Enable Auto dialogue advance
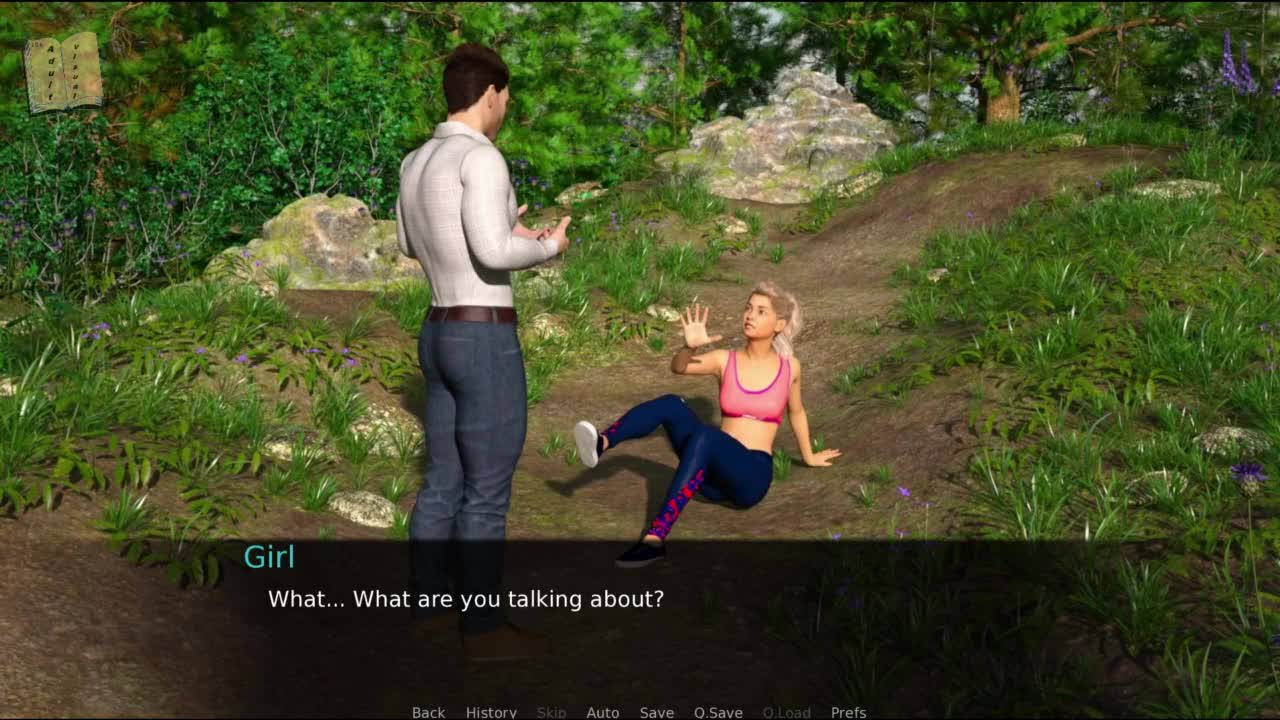 pos(602,712)
